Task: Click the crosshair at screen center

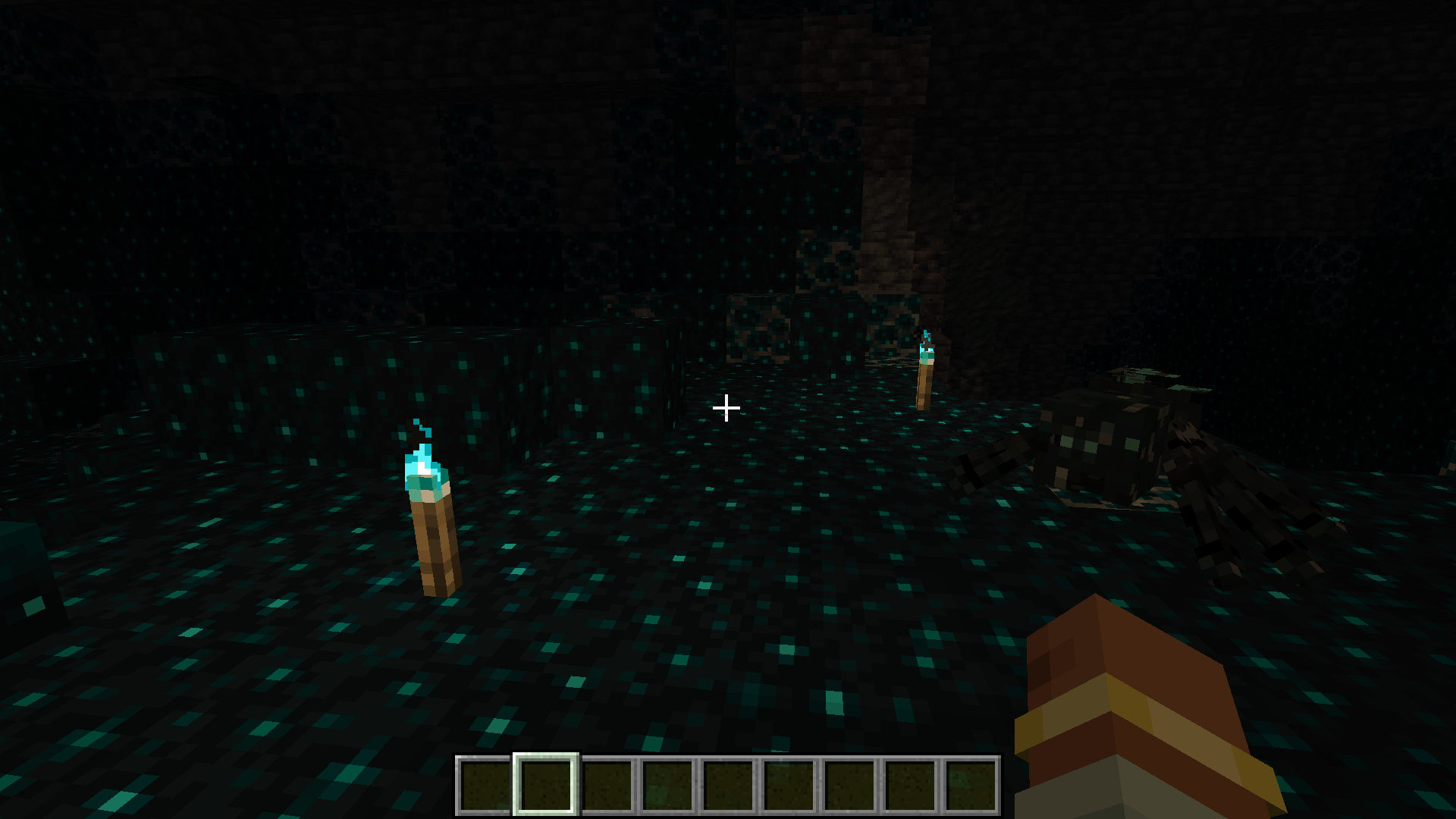Action: pyautogui.click(x=726, y=408)
